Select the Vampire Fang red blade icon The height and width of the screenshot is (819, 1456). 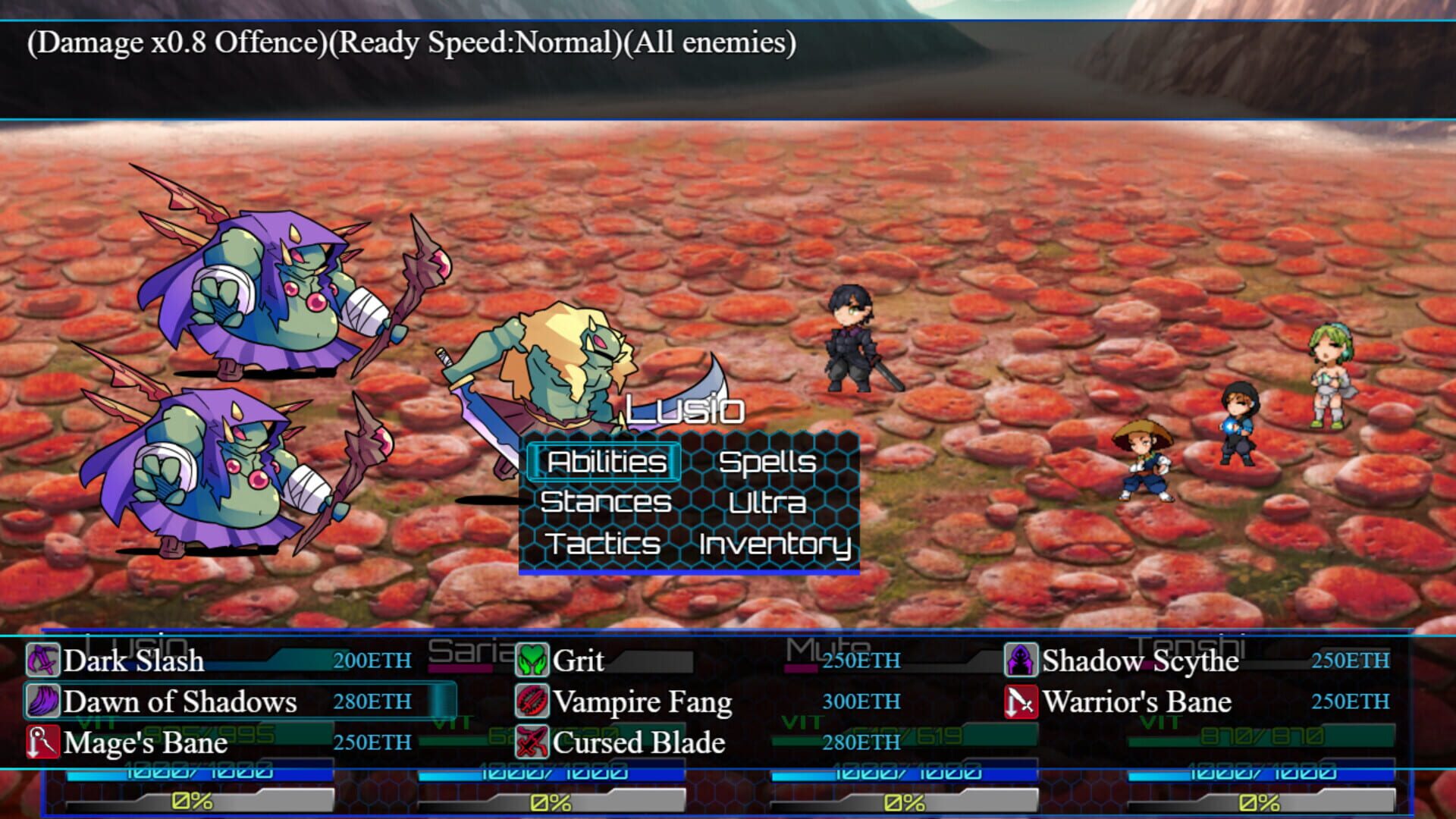tap(531, 702)
